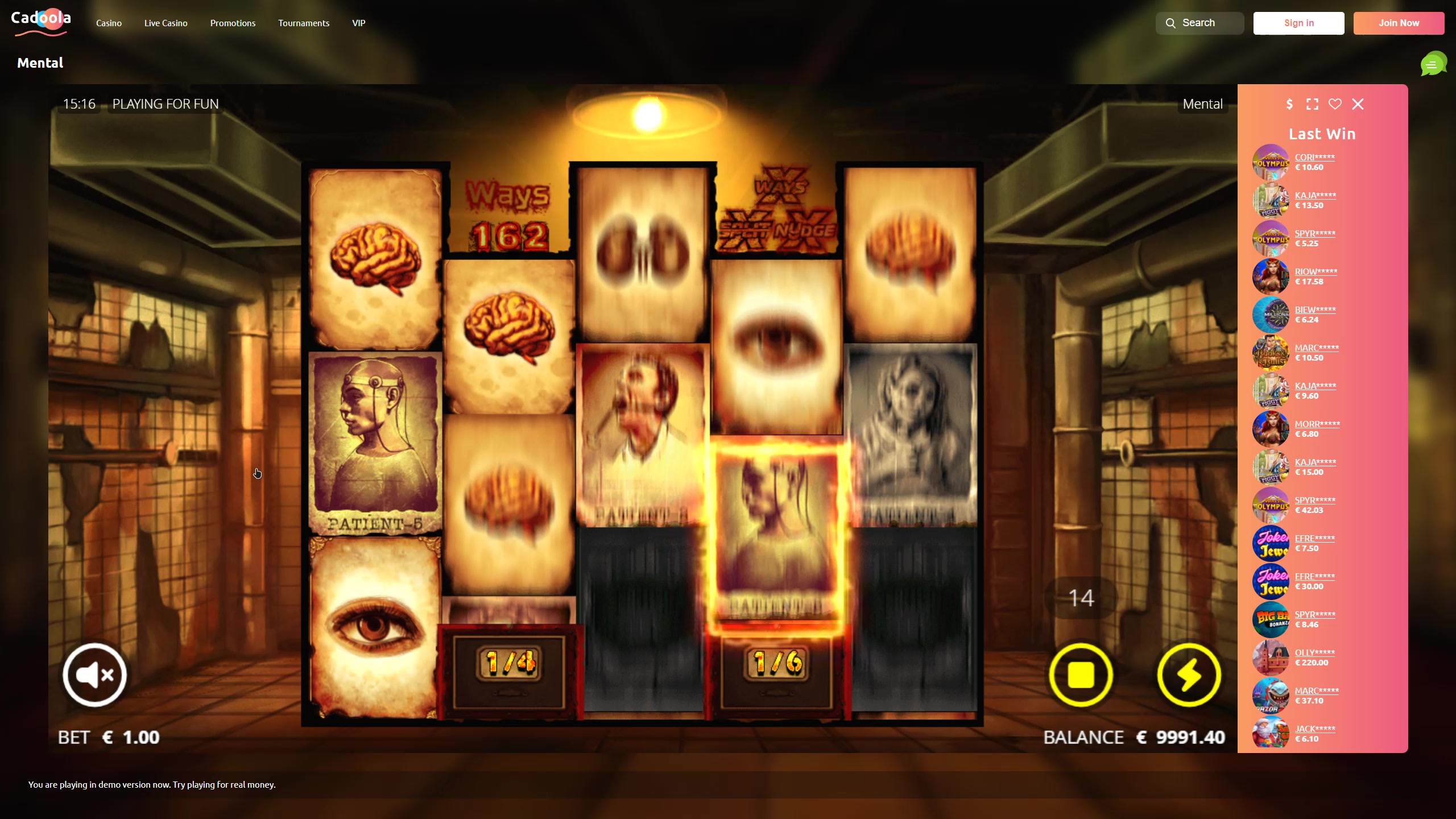
Task: Click the Cadoola logo
Action: [x=41, y=23]
